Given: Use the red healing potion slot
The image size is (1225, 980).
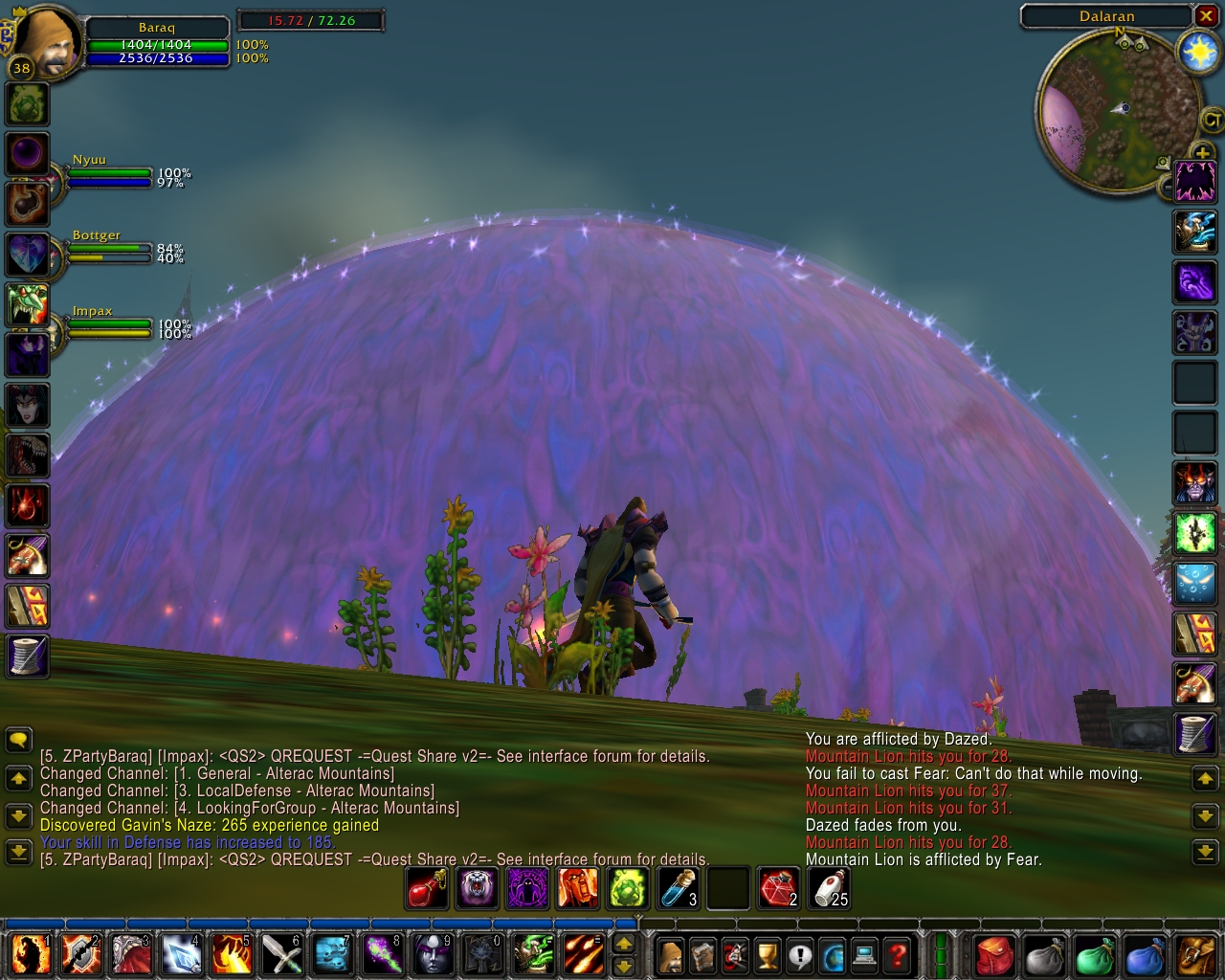Looking at the screenshot, I should pos(426,888).
